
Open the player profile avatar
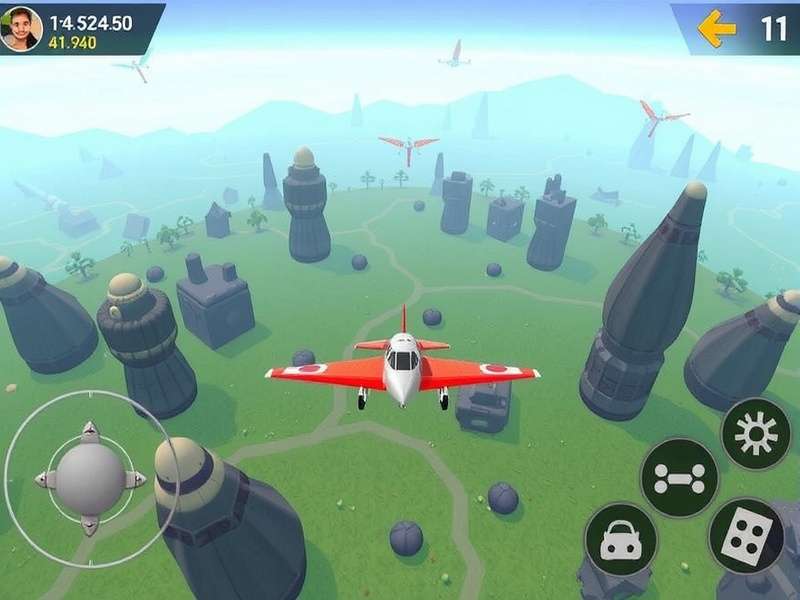point(21,28)
